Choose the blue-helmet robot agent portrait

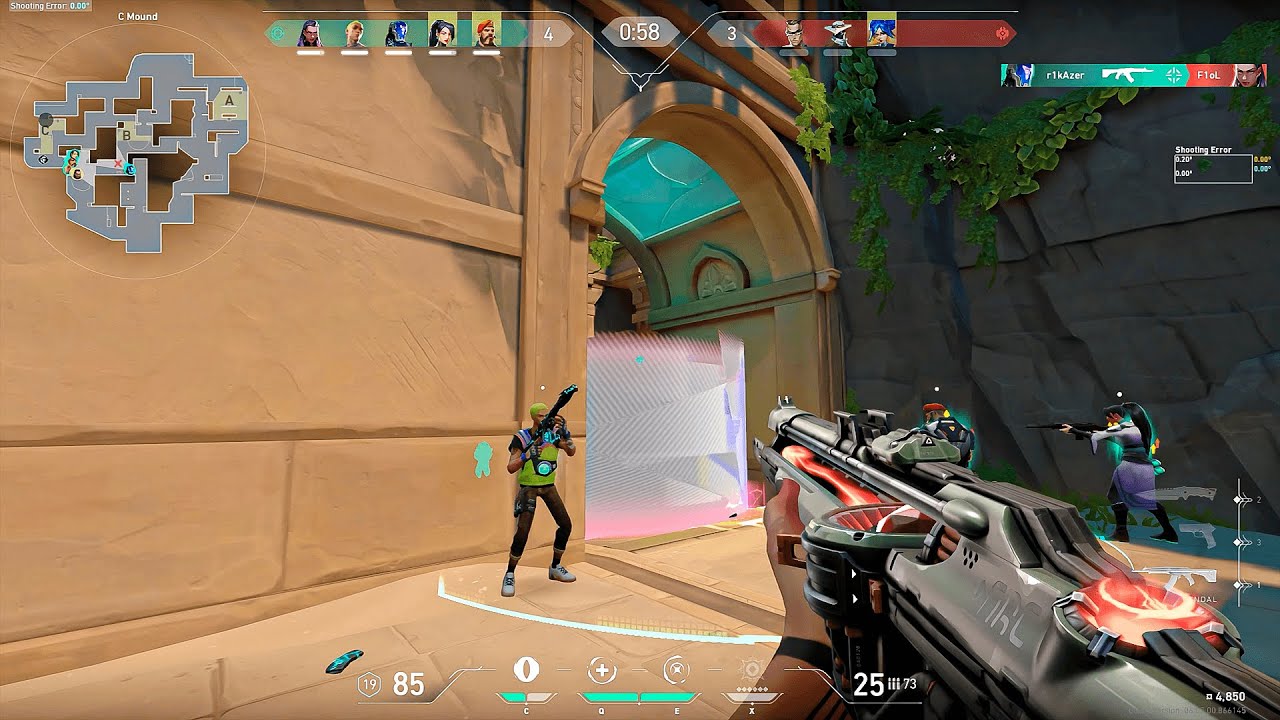pos(398,33)
